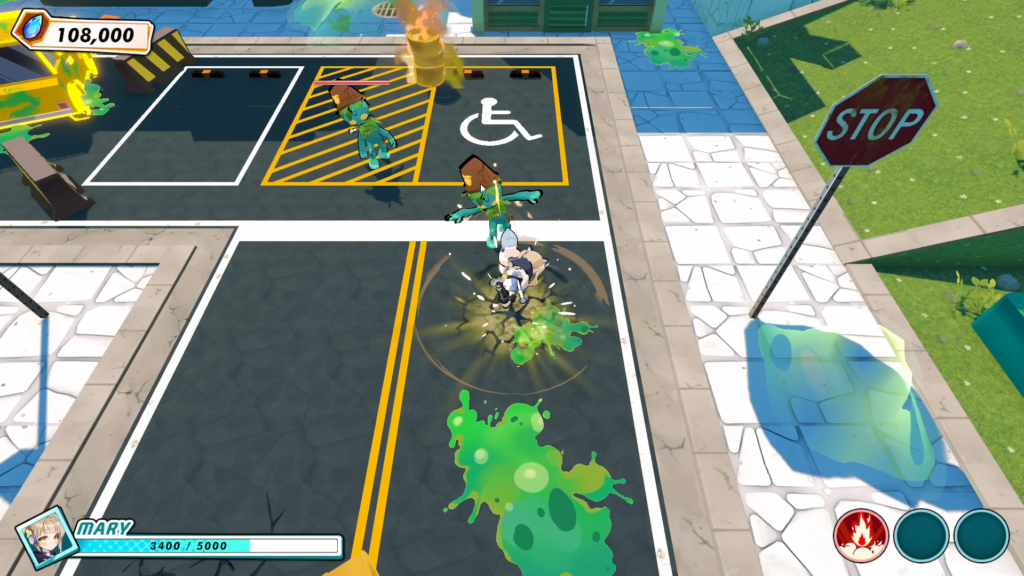Activate the red angry-face skill icon
Viewport: 1024px width, 576px height.
click(861, 536)
